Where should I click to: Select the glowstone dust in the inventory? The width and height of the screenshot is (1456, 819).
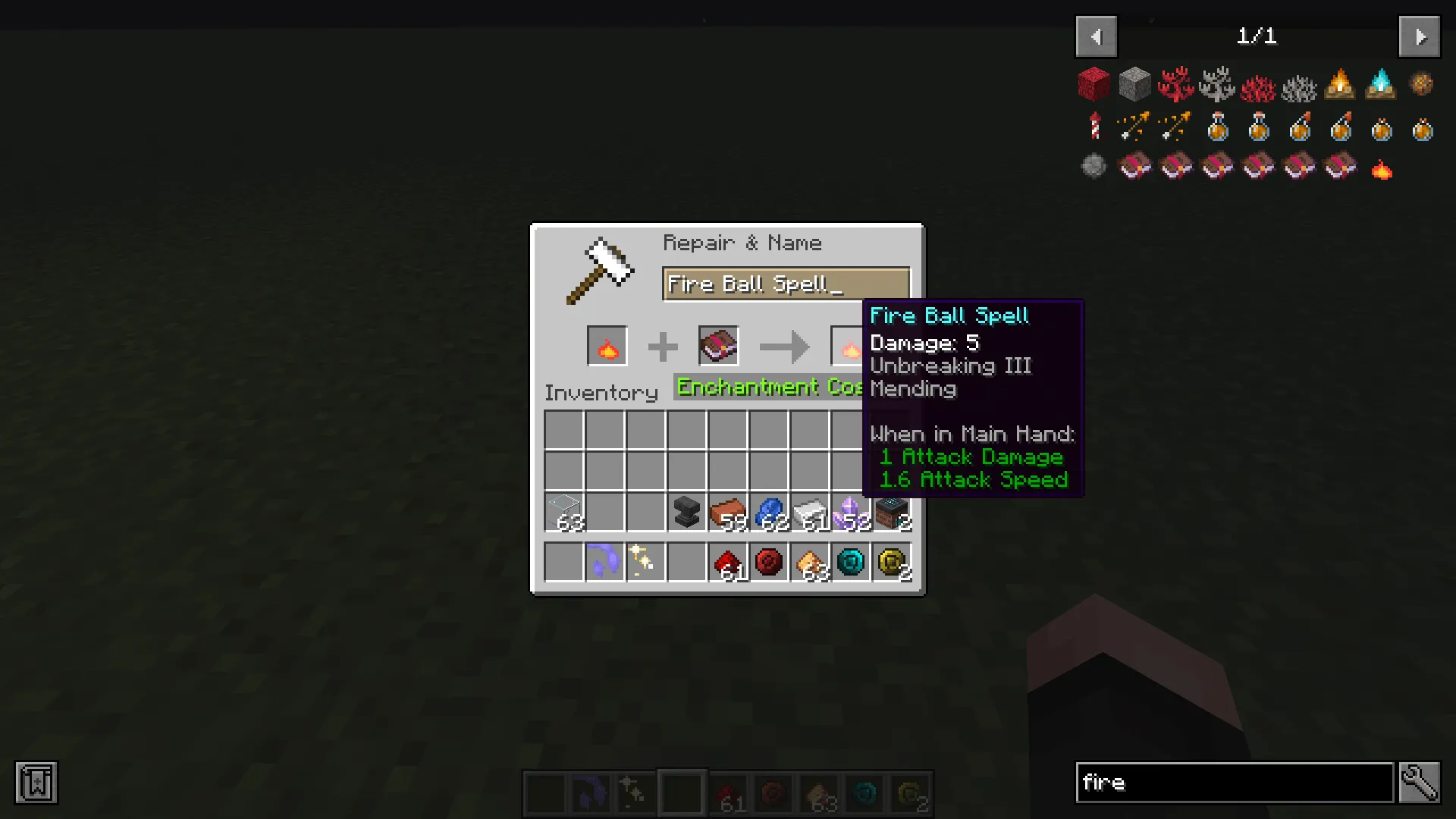(811, 561)
